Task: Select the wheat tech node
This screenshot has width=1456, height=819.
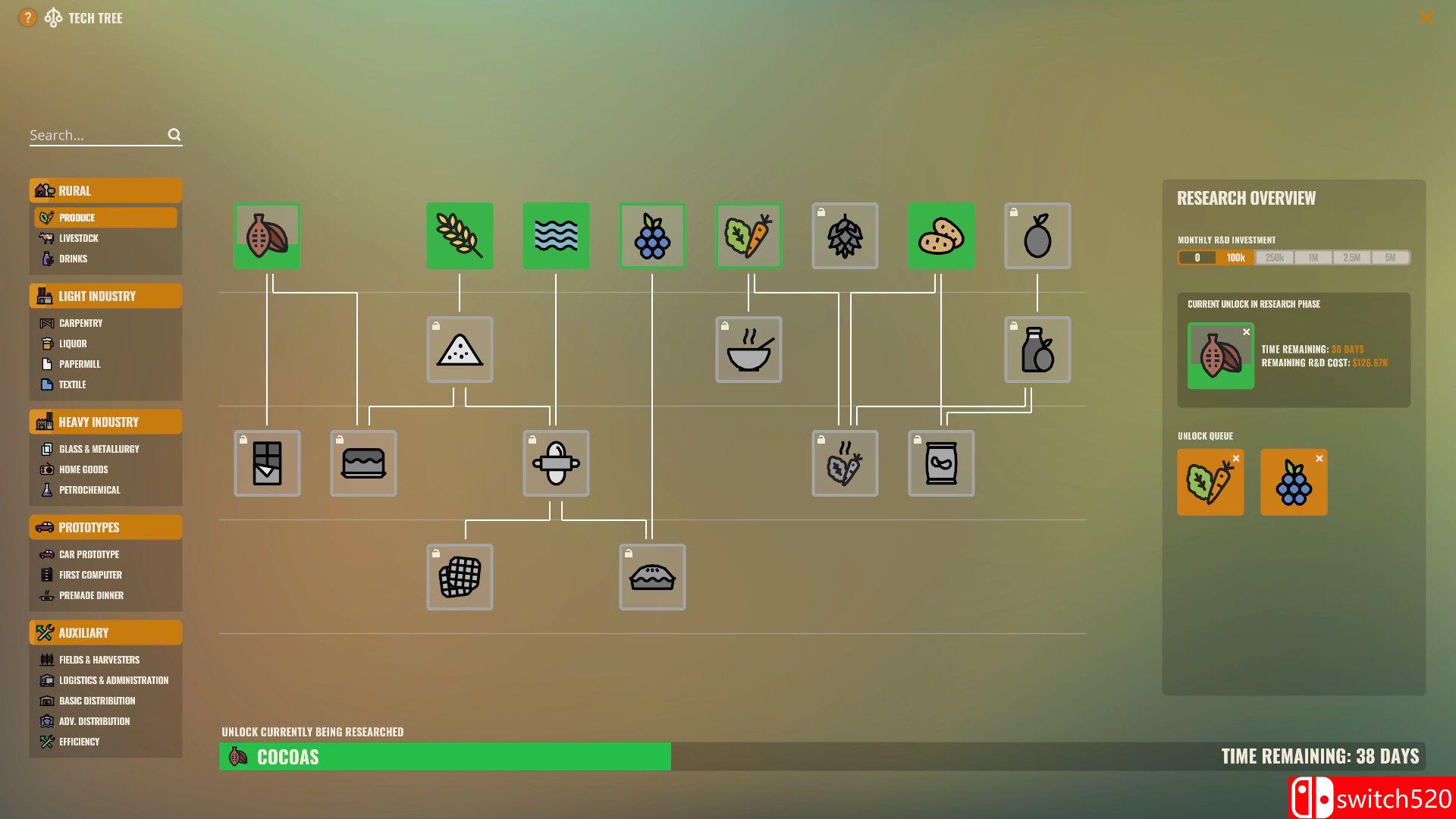Action: pos(460,236)
